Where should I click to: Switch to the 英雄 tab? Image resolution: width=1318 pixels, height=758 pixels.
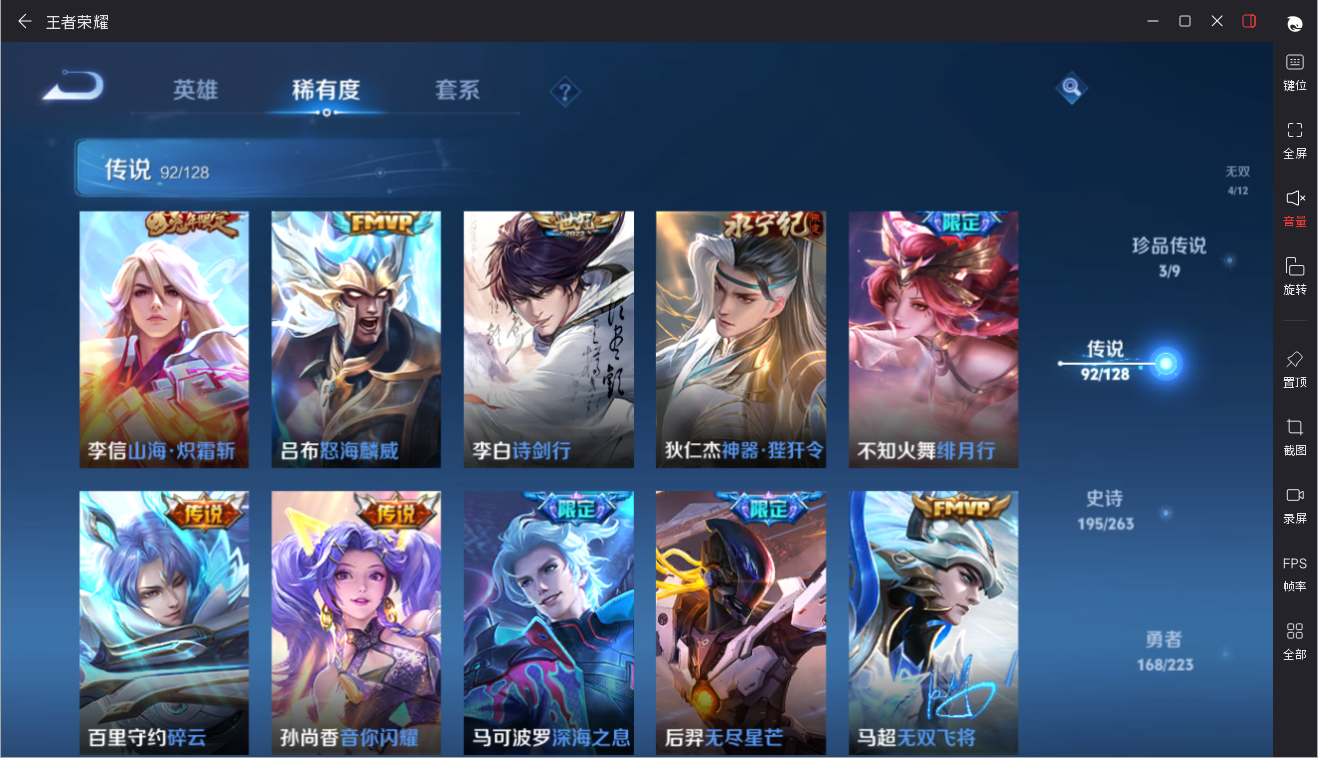tap(195, 90)
